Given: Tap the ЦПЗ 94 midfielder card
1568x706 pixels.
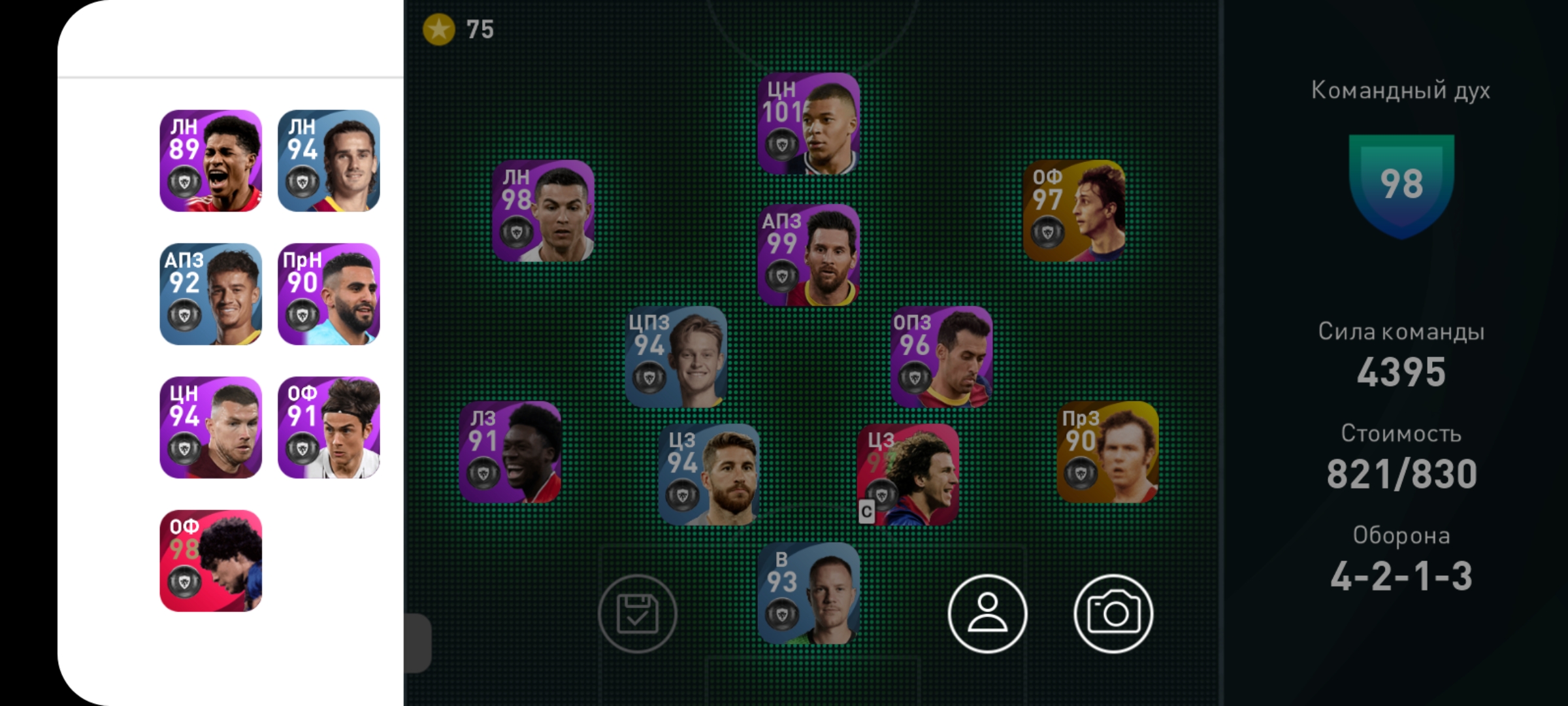Looking at the screenshot, I should click(676, 357).
